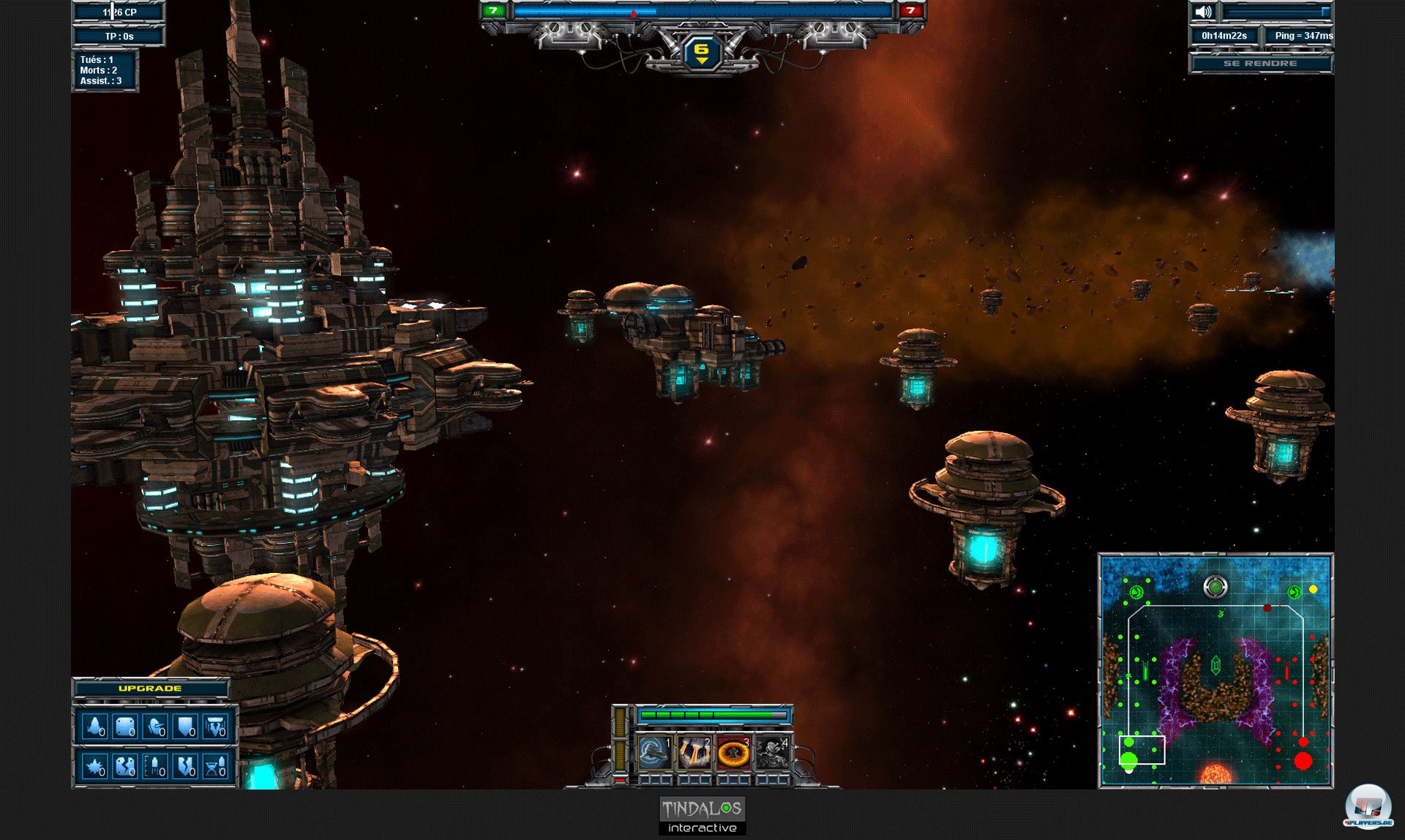The width and height of the screenshot is (1405, 840).
Task: Pick the broken shield upgrade
Action: tap(185, 766)
